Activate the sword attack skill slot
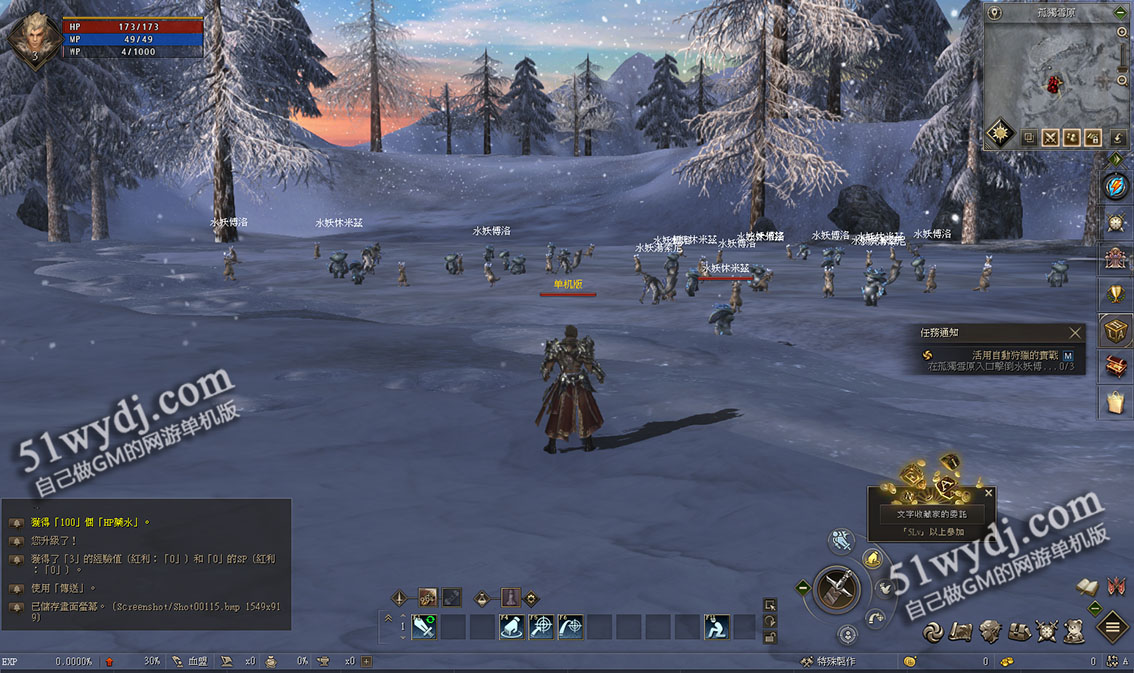 tap(424, 627)
